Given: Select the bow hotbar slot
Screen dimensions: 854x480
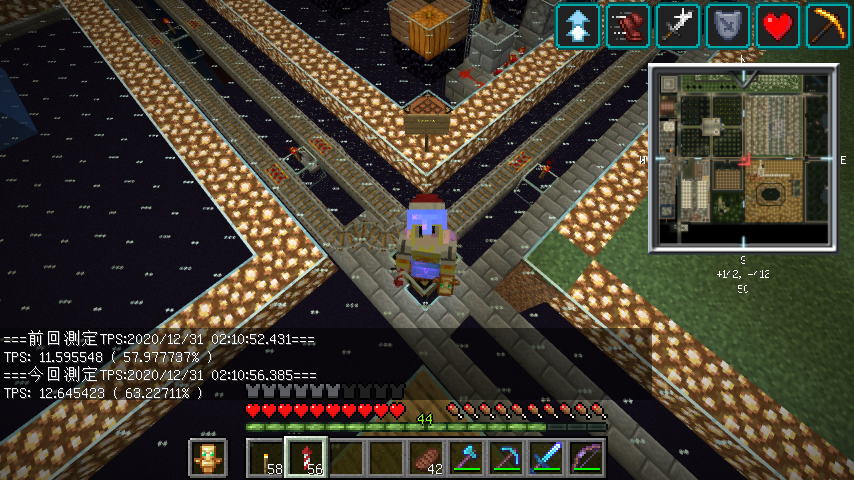Looking at the screenshot, I should pyautogui.click(x=586, y=458).
